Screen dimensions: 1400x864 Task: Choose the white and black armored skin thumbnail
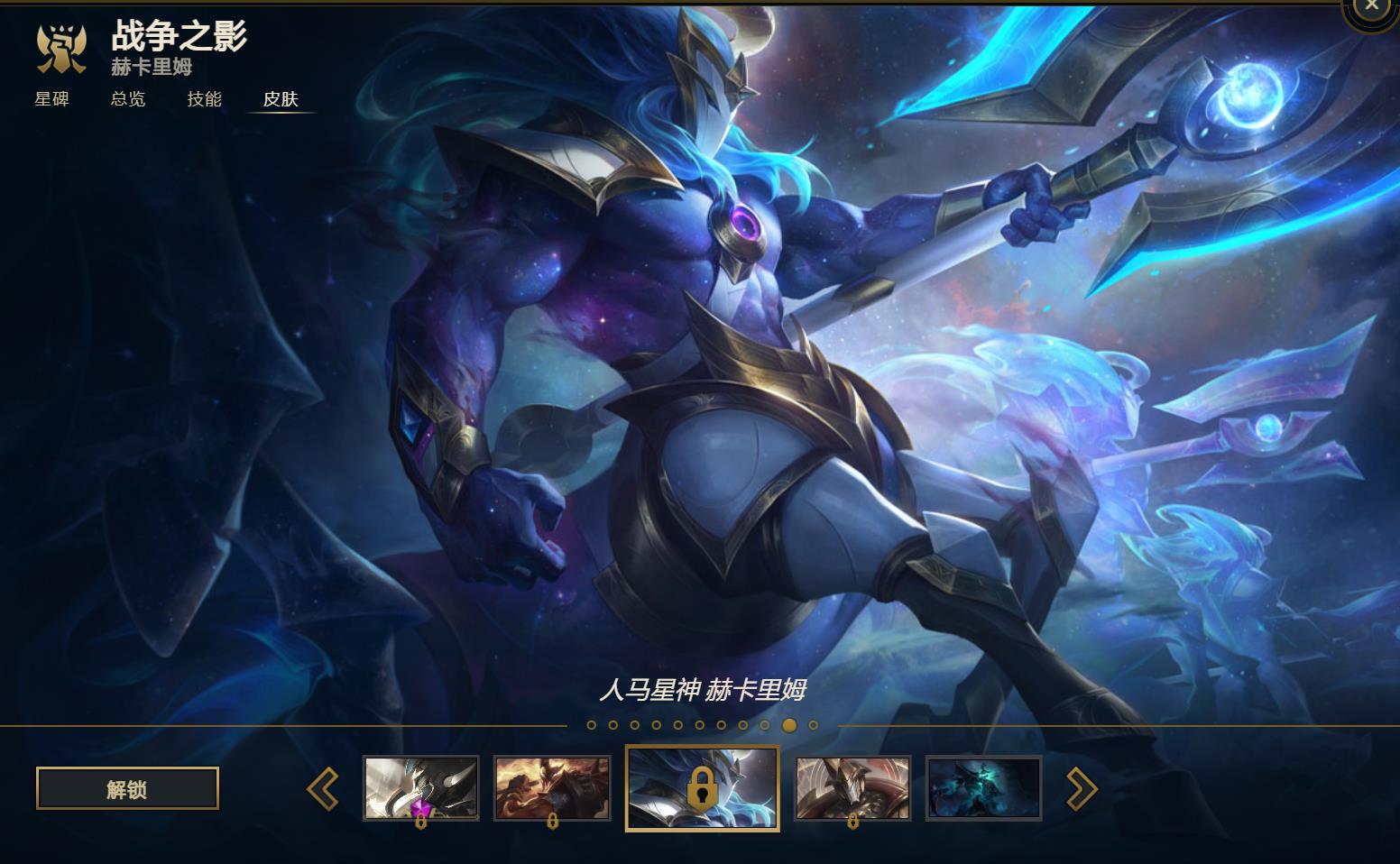pyautogui.click(x=421, y=788)
